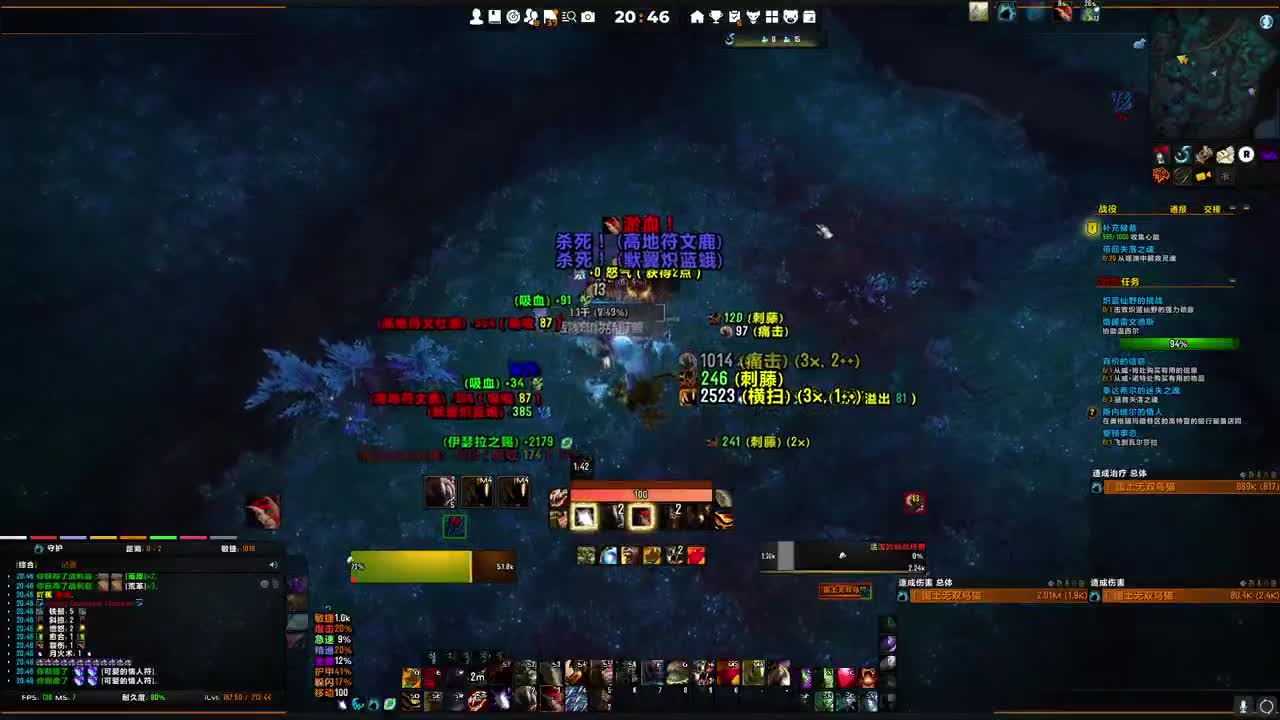1280x720 pixels.
Task: Open the quest log flag icon showing 37
Action: click(550, 16)
